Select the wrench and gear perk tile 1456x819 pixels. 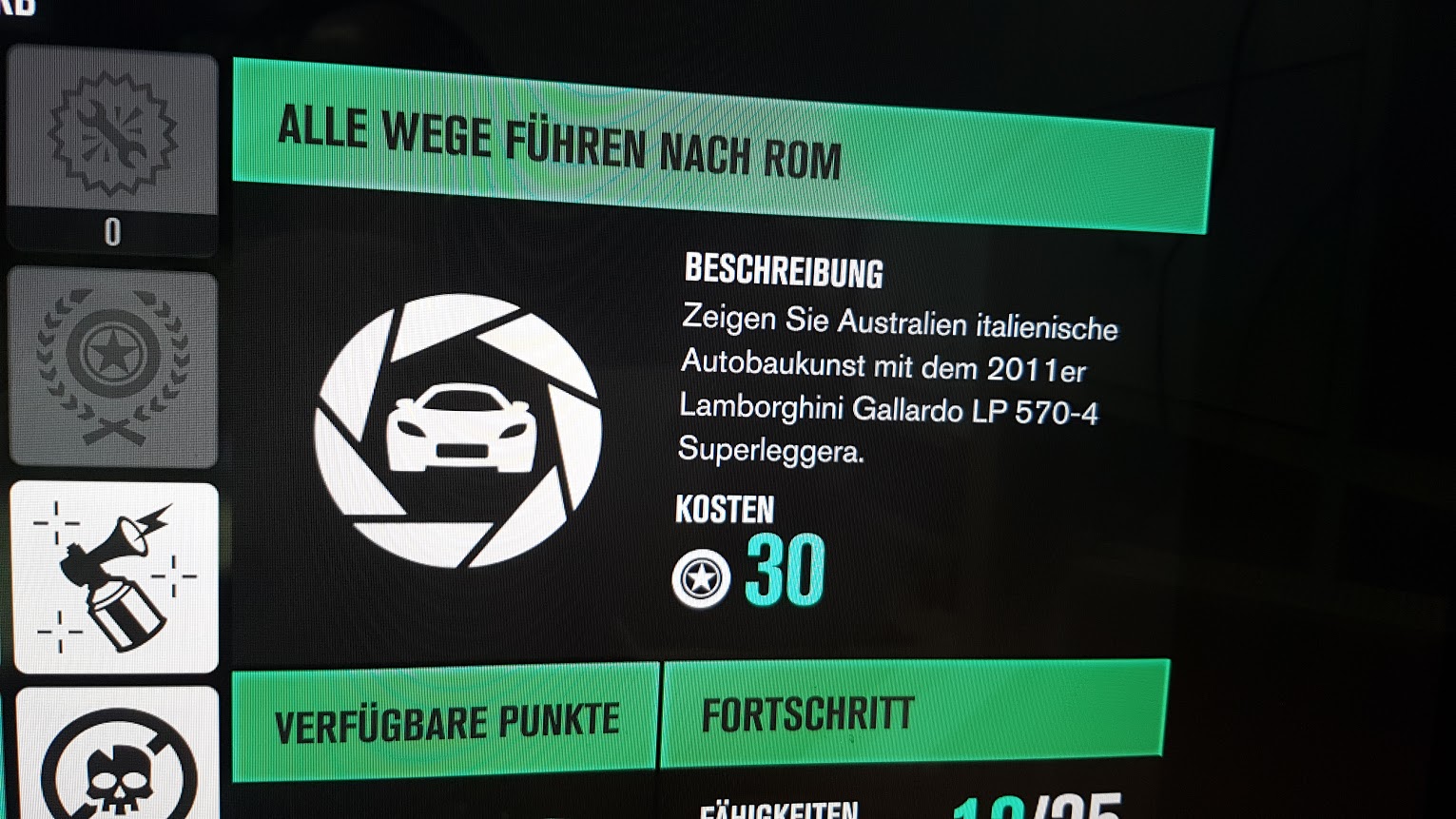coord(112,133)
